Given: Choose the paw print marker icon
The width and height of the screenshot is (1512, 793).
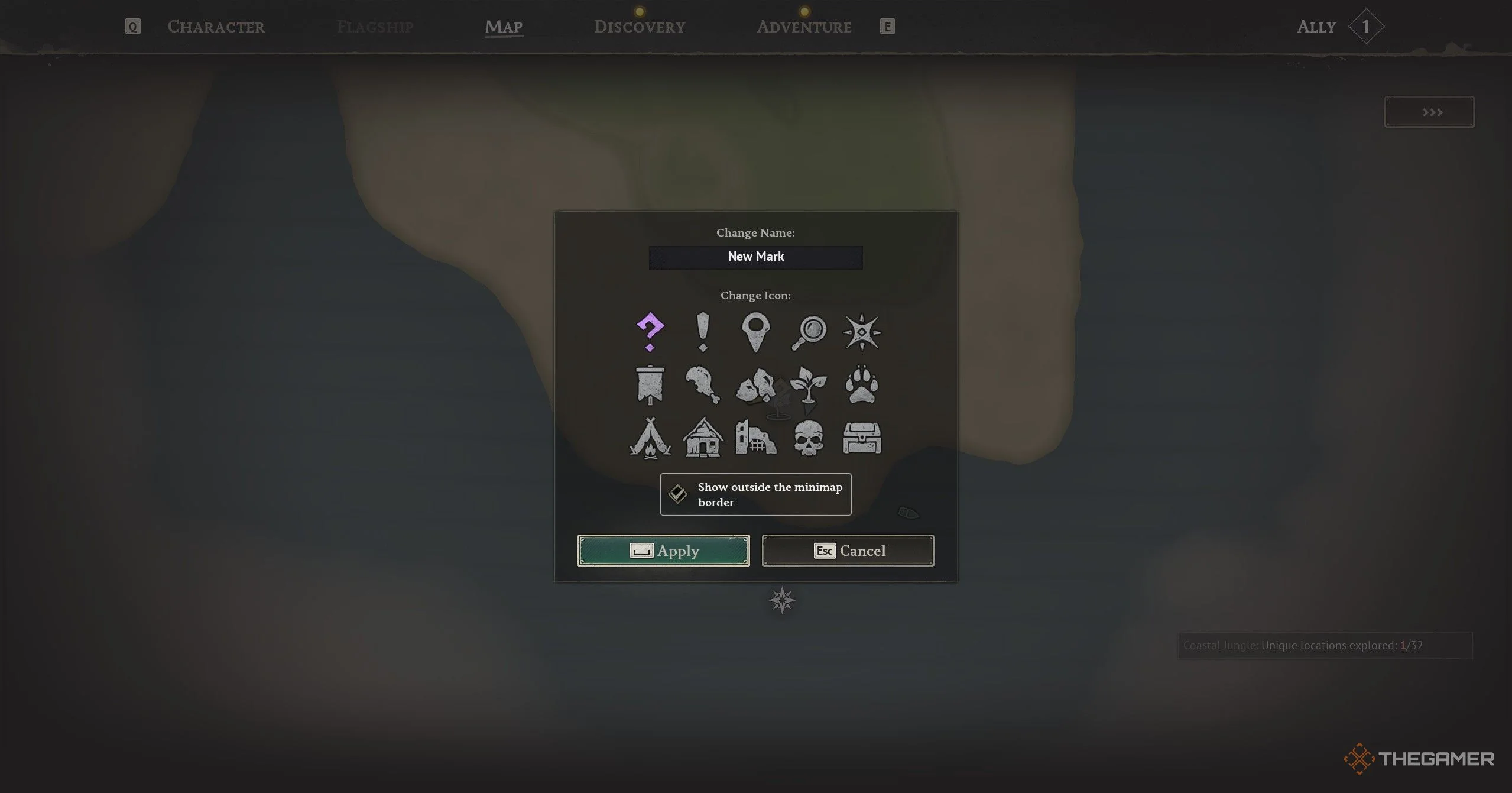Looking at the screenshot, I should pos(862,386).
